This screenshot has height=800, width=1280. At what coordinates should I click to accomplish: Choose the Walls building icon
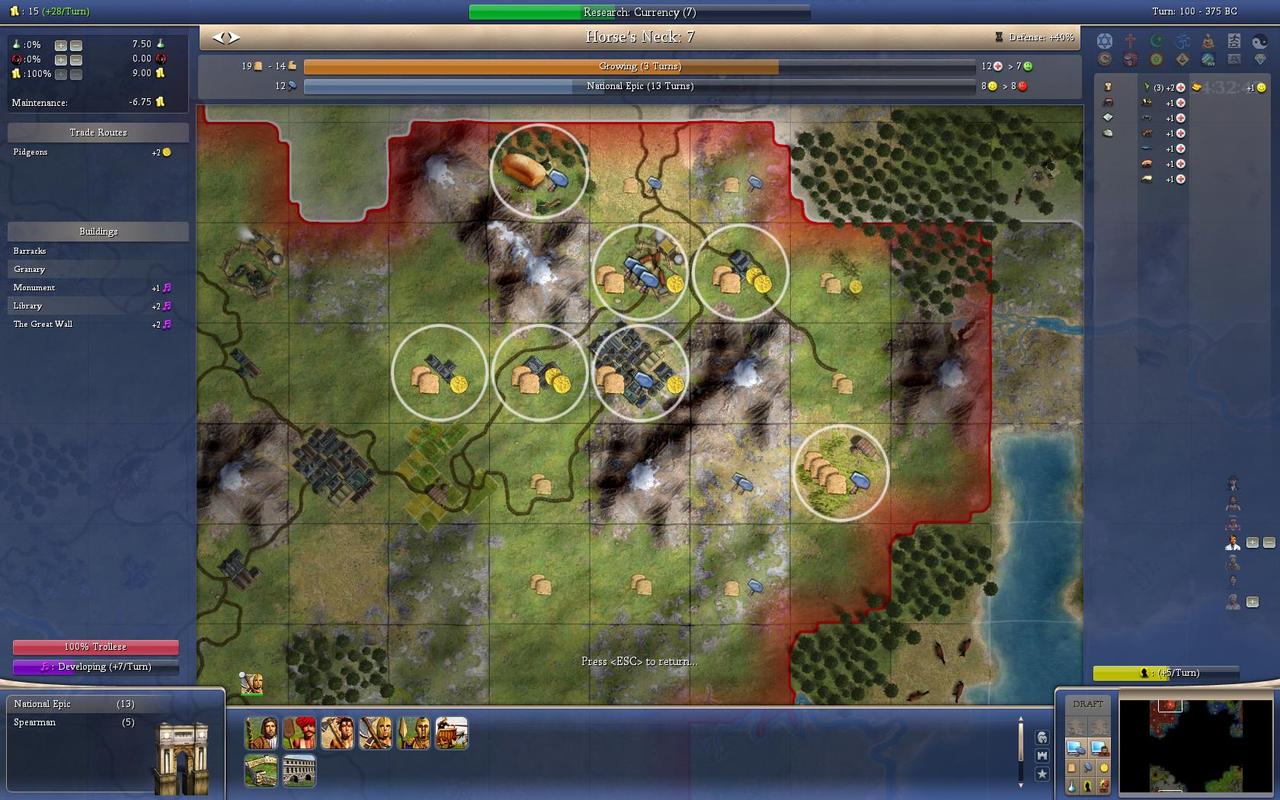(261, 770)
